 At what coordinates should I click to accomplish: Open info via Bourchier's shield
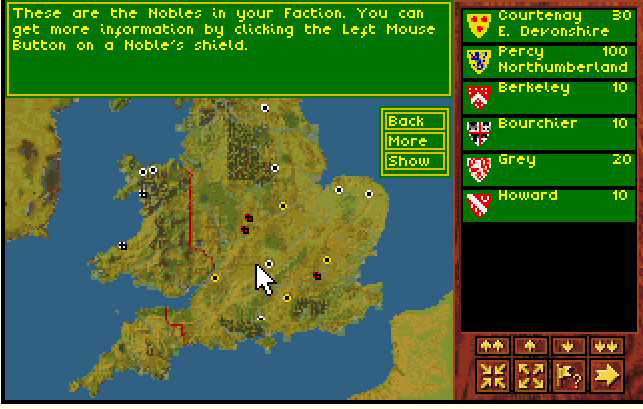[478, 132]
